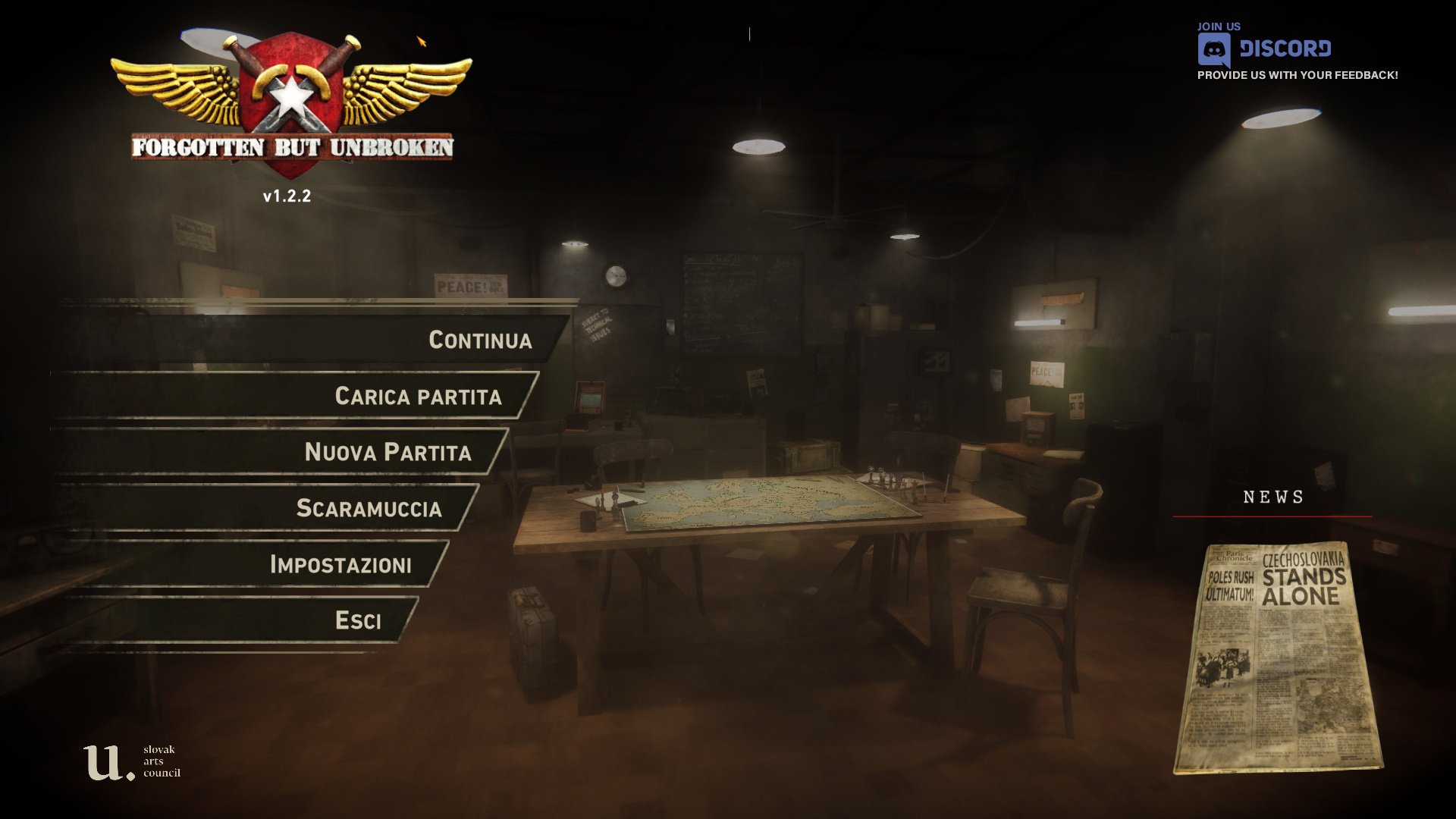Open the Czechoslovakia Stands Alone newspaper
This screenshot has width=1456, height=819.
(1278, 657)
